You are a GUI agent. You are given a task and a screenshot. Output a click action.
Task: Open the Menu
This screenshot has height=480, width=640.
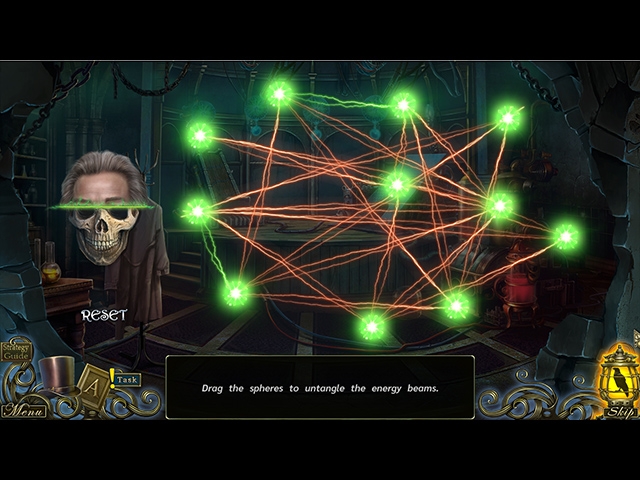(x=22, y=410)
